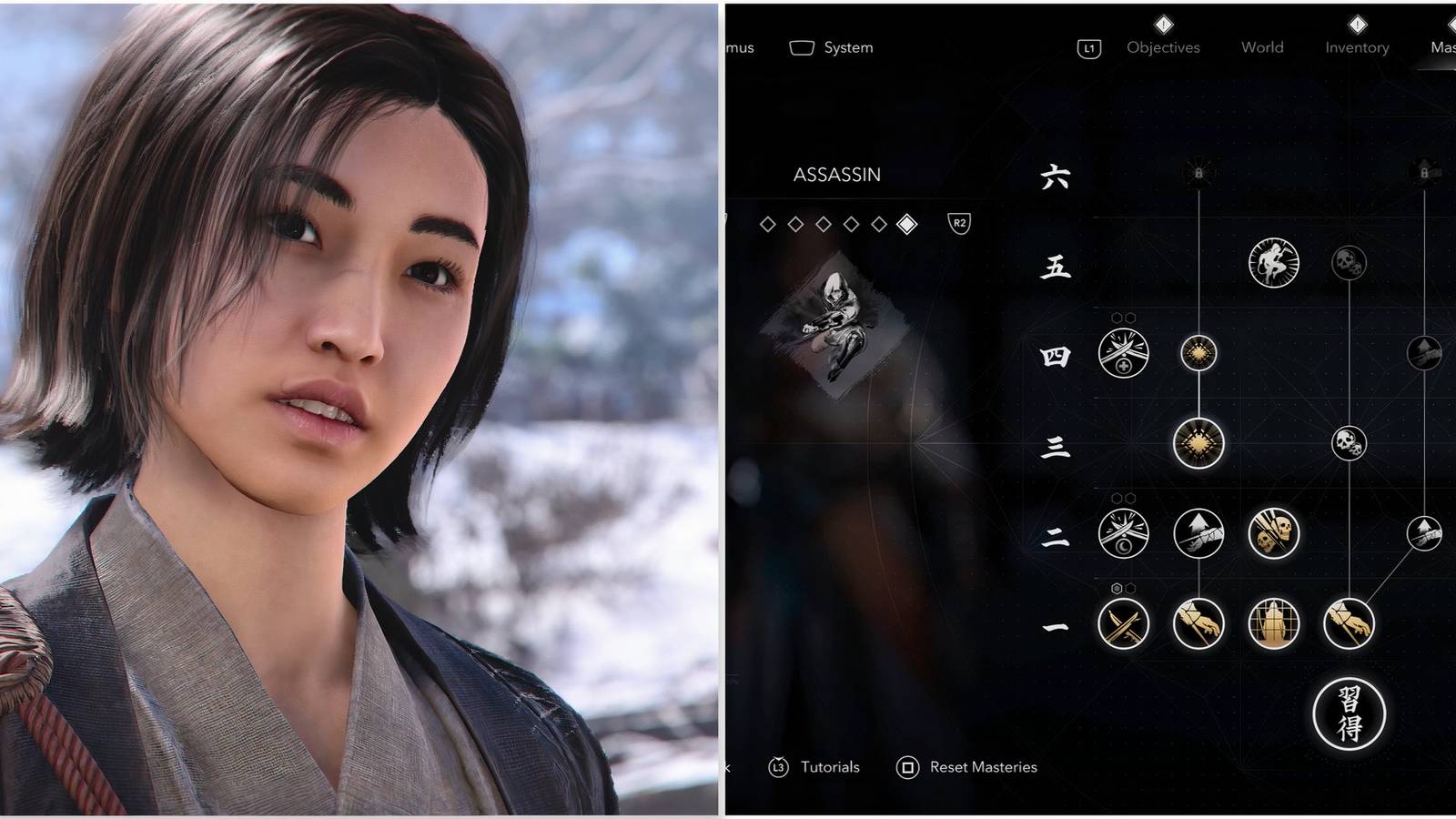Viewport: 1456px width, 819px height.
Task: Open the caged figure skill node
Action: coord(1274,622)
